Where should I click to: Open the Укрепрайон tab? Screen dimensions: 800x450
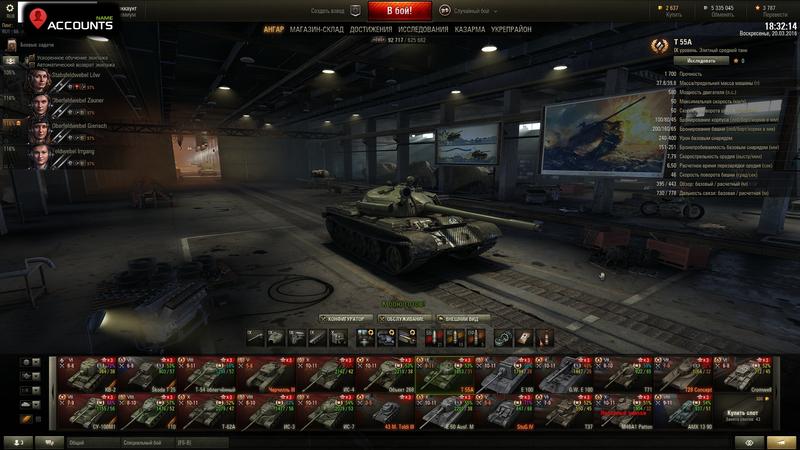[x=513, y=30]
